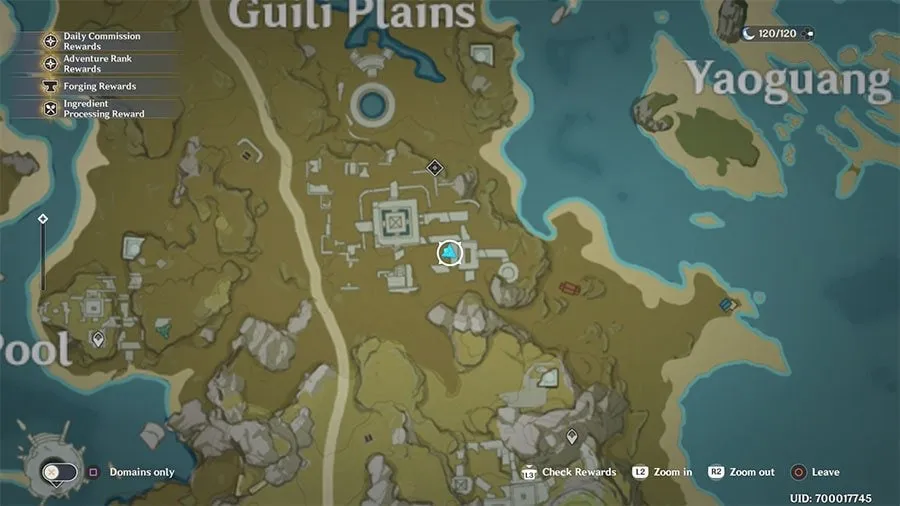This screenshot has height=506, width=900.
Task: Select the Forging Rewards entry
Action: click(94, 87)
